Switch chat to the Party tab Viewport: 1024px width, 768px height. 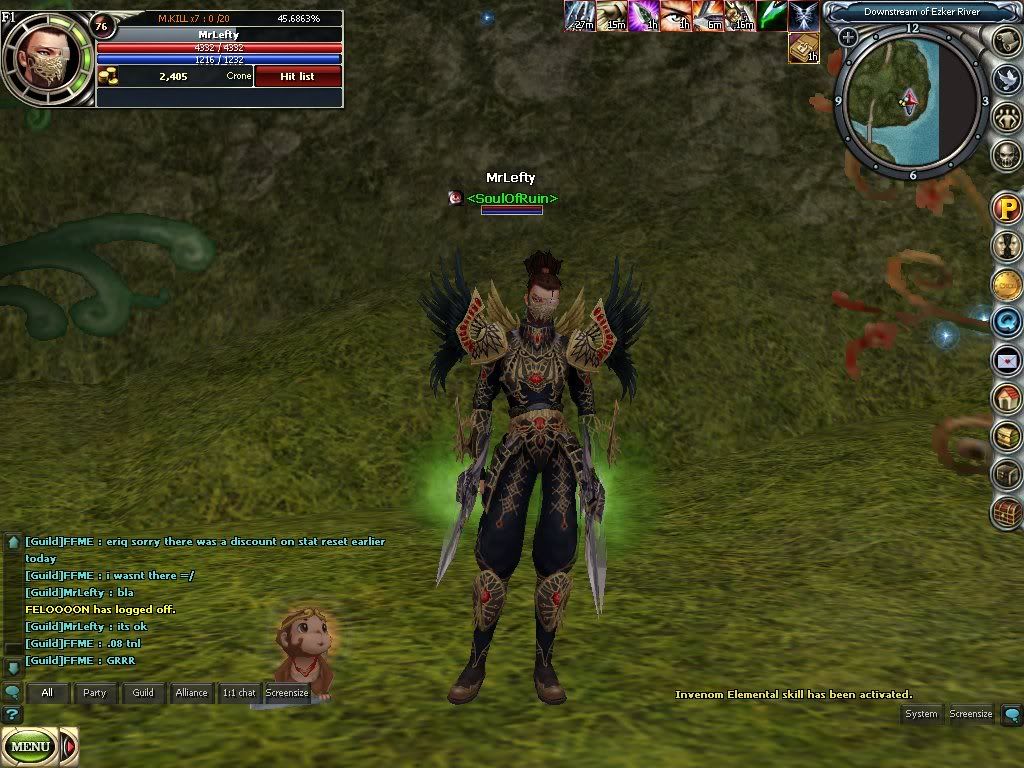point(95,692)
